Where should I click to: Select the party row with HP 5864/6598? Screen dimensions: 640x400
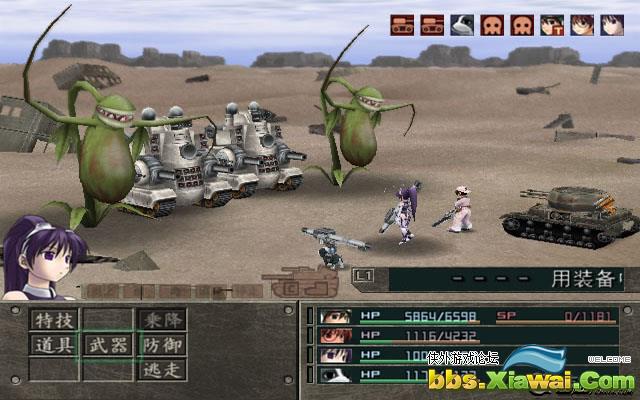tap(460, 317)
